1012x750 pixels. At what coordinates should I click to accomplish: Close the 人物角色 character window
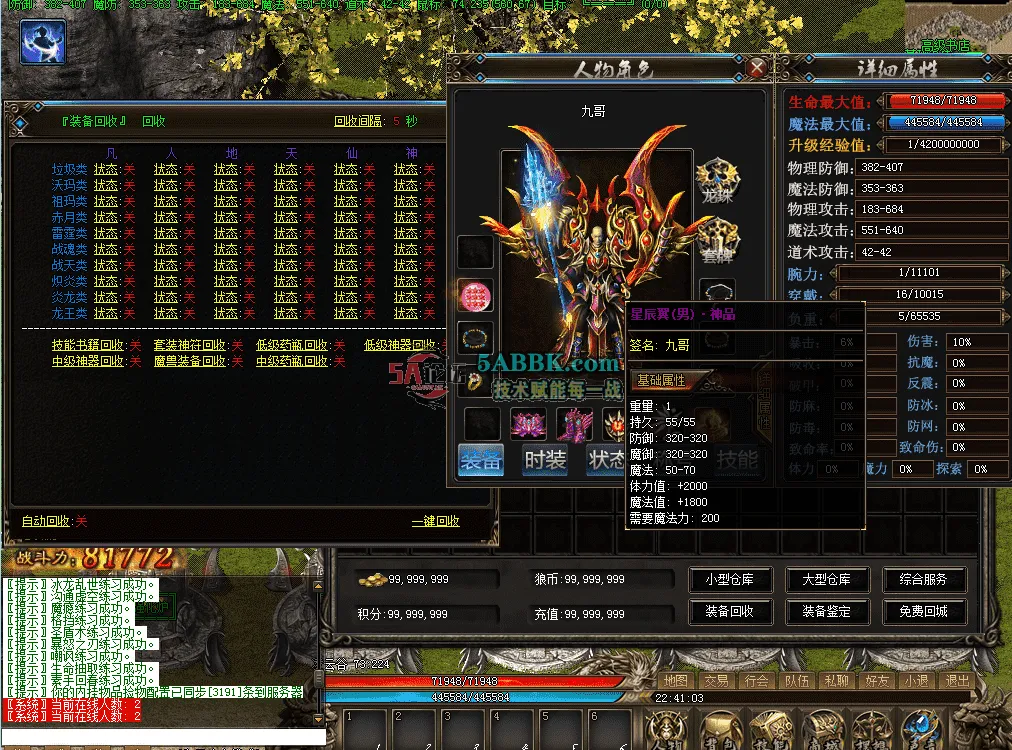click(x=757, y=68)
